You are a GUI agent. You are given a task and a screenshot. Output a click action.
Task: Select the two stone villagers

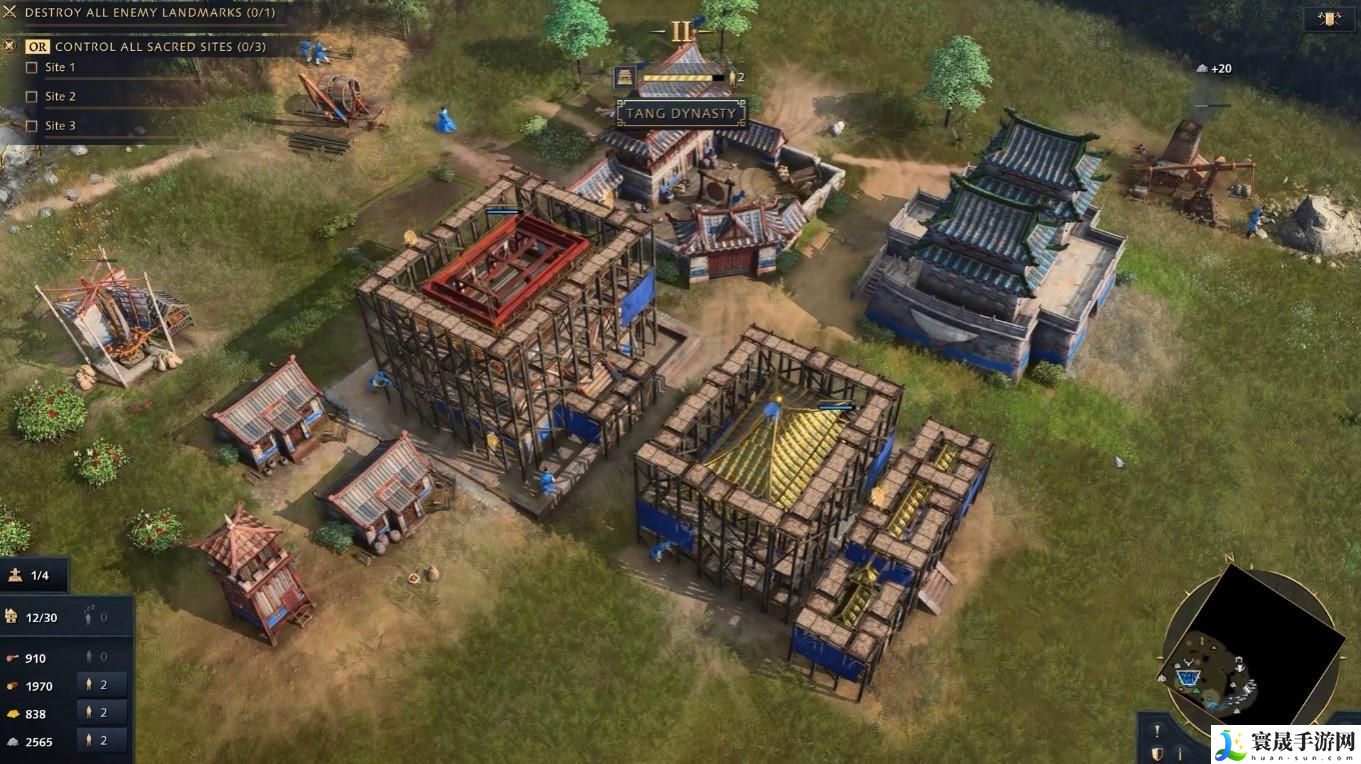[102, 741]
